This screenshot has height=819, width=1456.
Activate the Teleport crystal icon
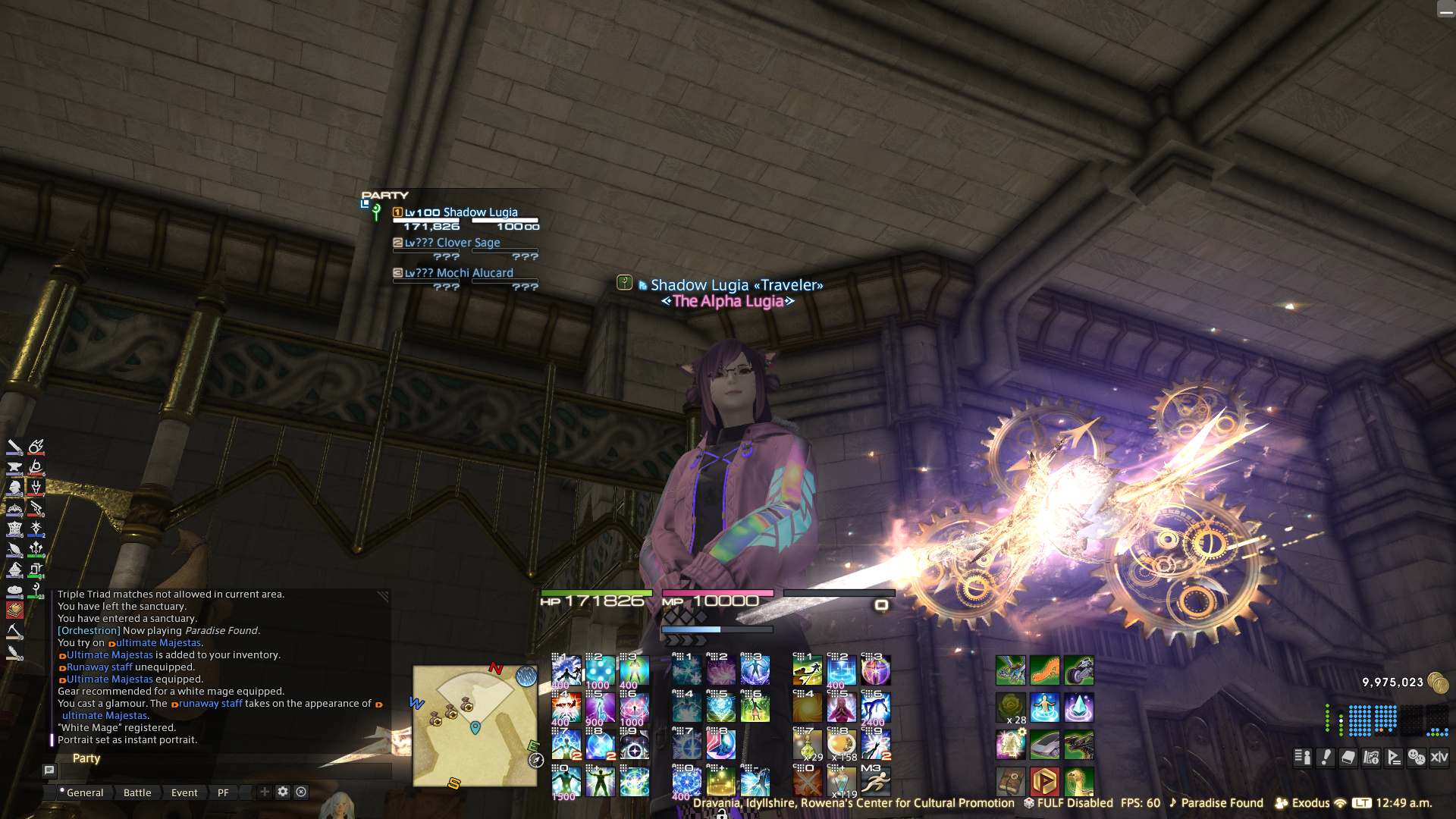pos(1078,708)
